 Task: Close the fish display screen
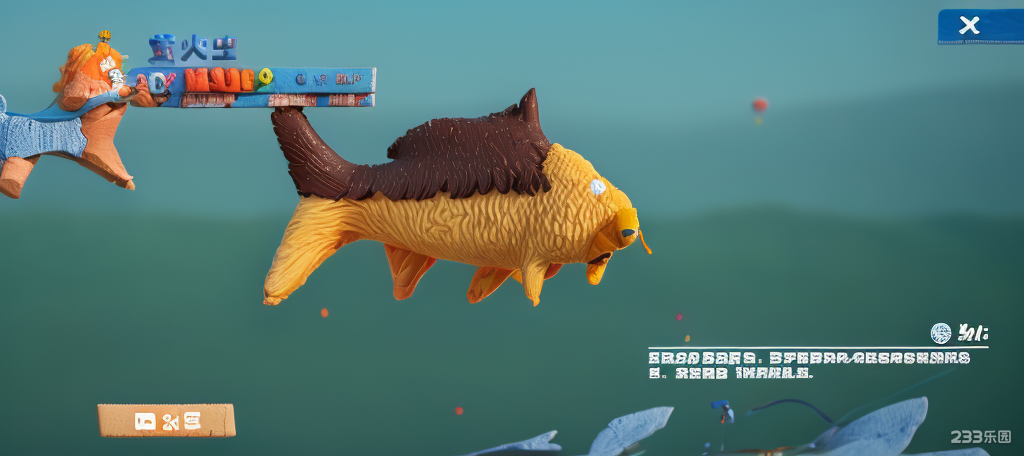969,26
